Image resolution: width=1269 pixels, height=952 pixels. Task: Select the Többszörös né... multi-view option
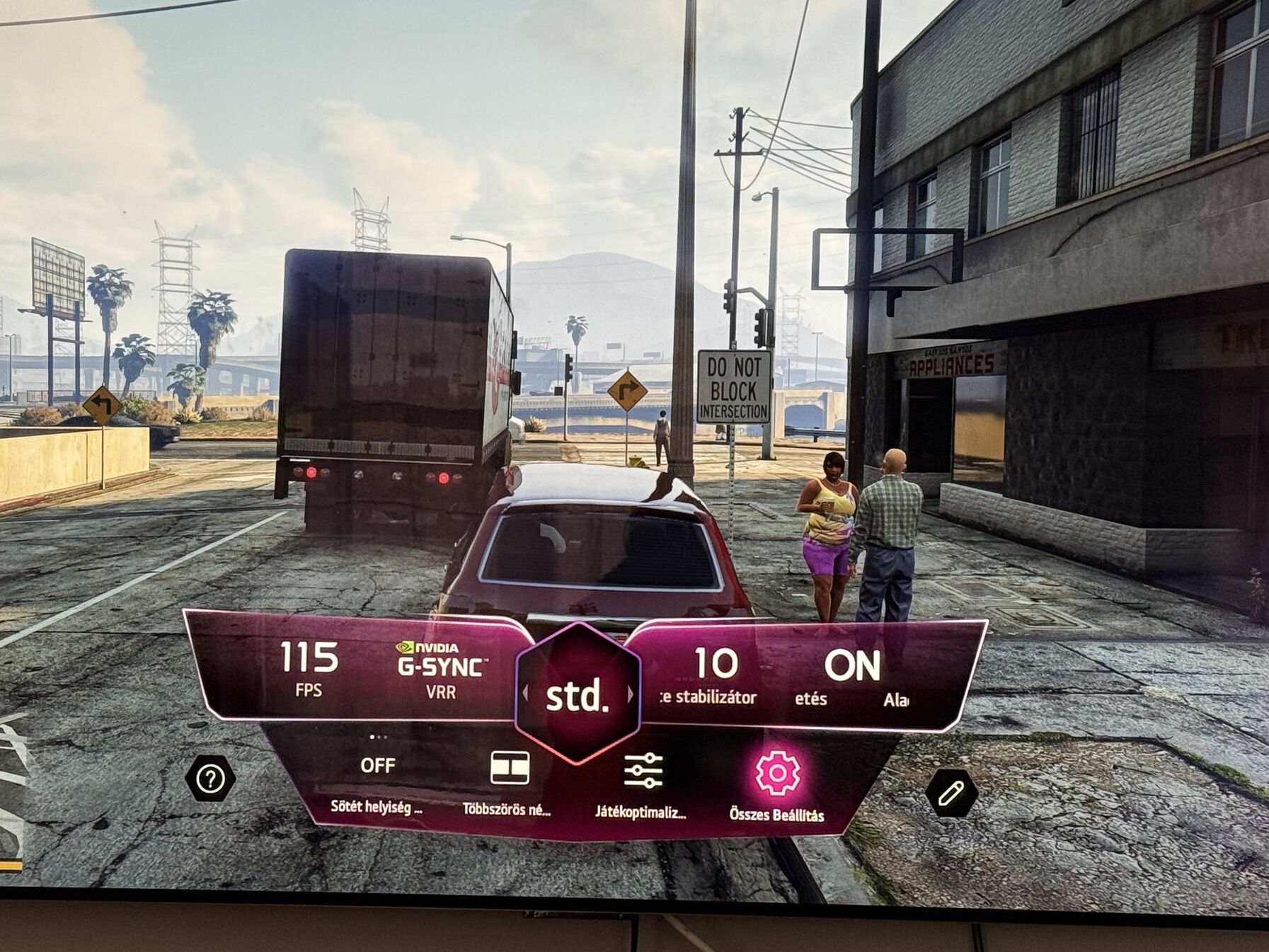pyautogui.click(x=509, y=770)
